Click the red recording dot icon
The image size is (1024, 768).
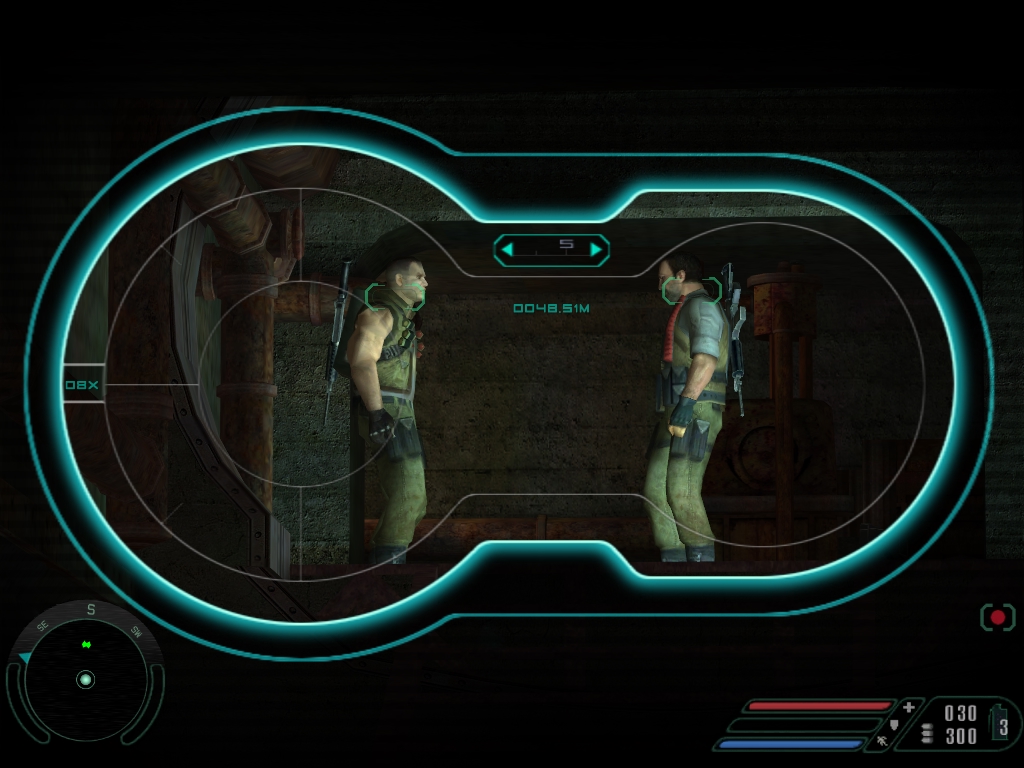(x=997, y=617)
